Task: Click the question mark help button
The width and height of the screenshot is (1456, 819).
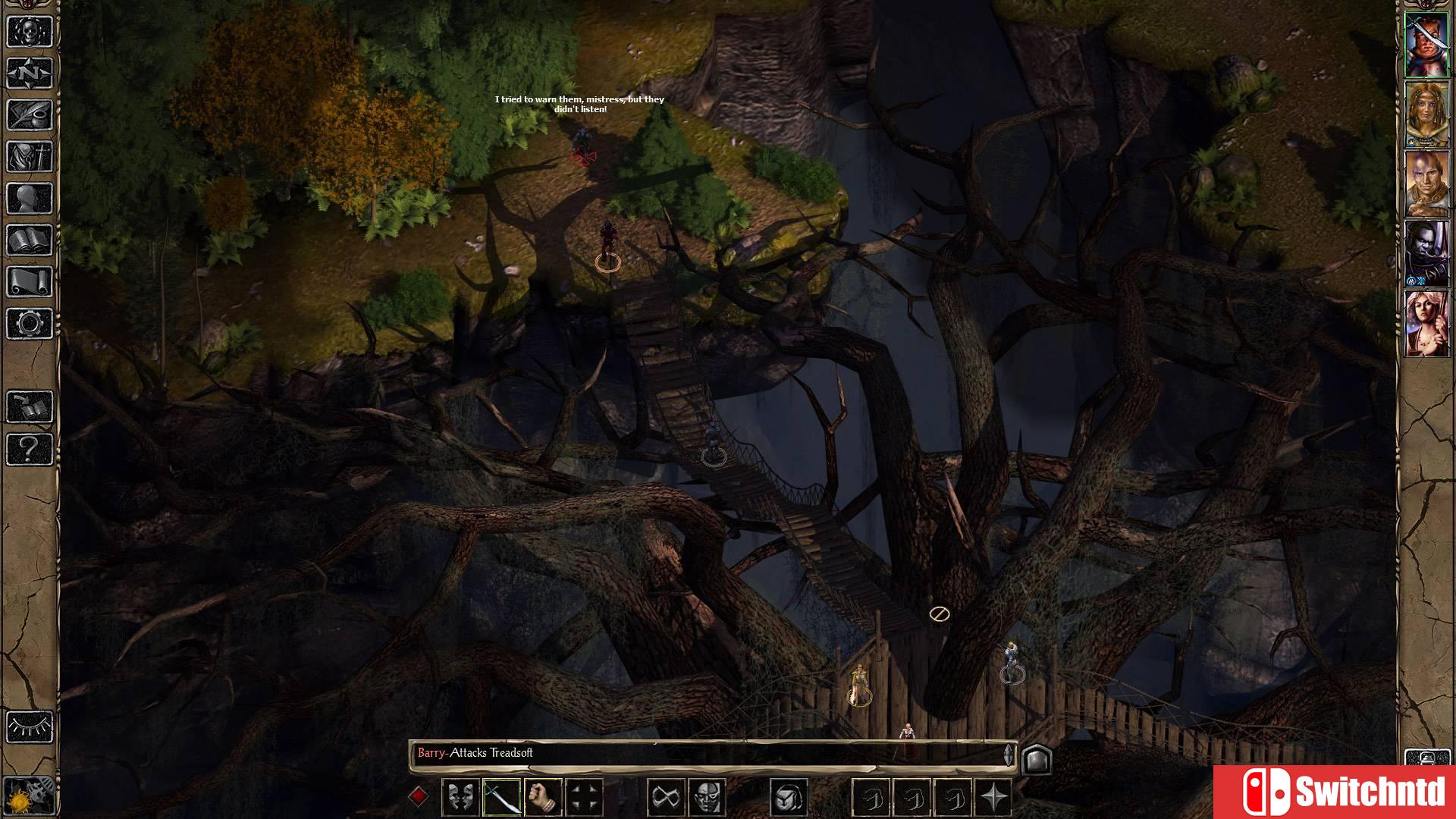Action: click(x=30, y=449)
